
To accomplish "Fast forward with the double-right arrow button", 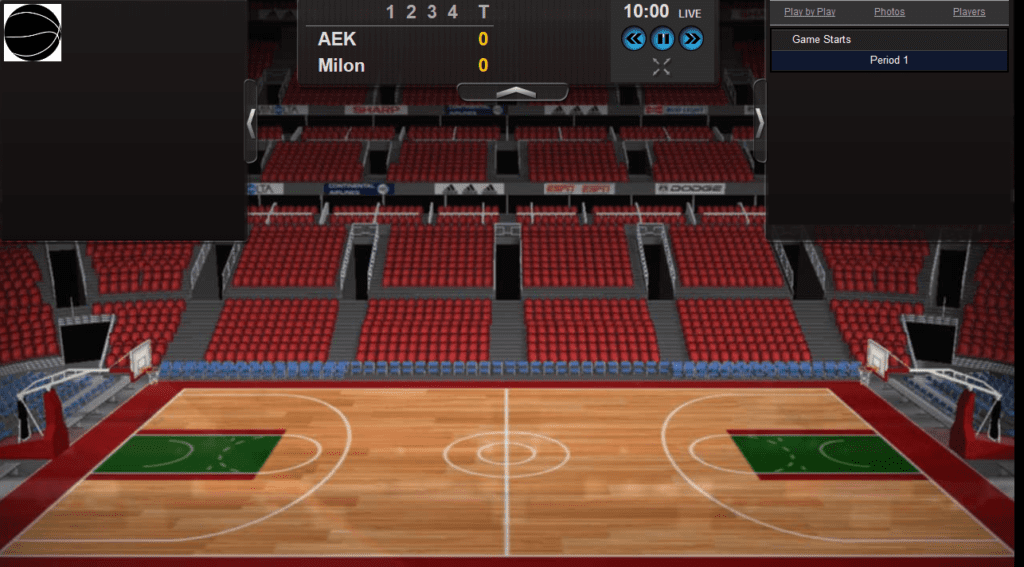I will [x=691, y=39].
